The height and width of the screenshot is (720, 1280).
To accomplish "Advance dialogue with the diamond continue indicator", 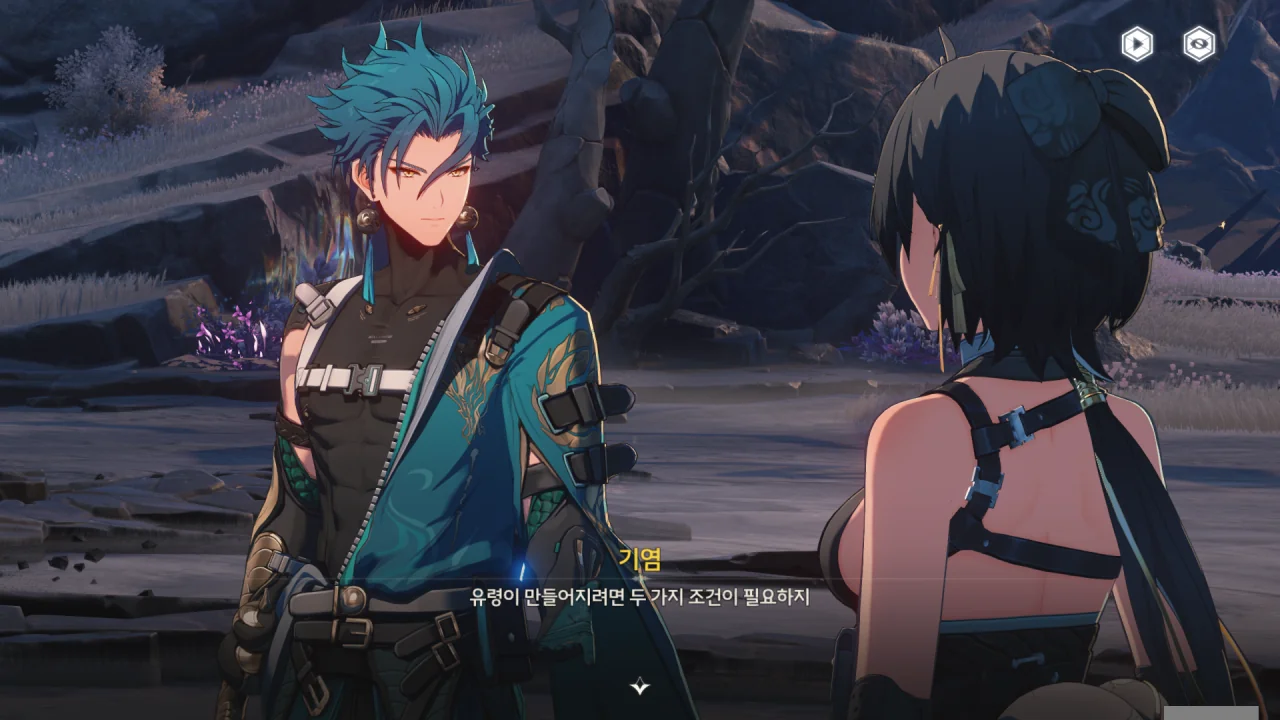I will pos(640,686).
